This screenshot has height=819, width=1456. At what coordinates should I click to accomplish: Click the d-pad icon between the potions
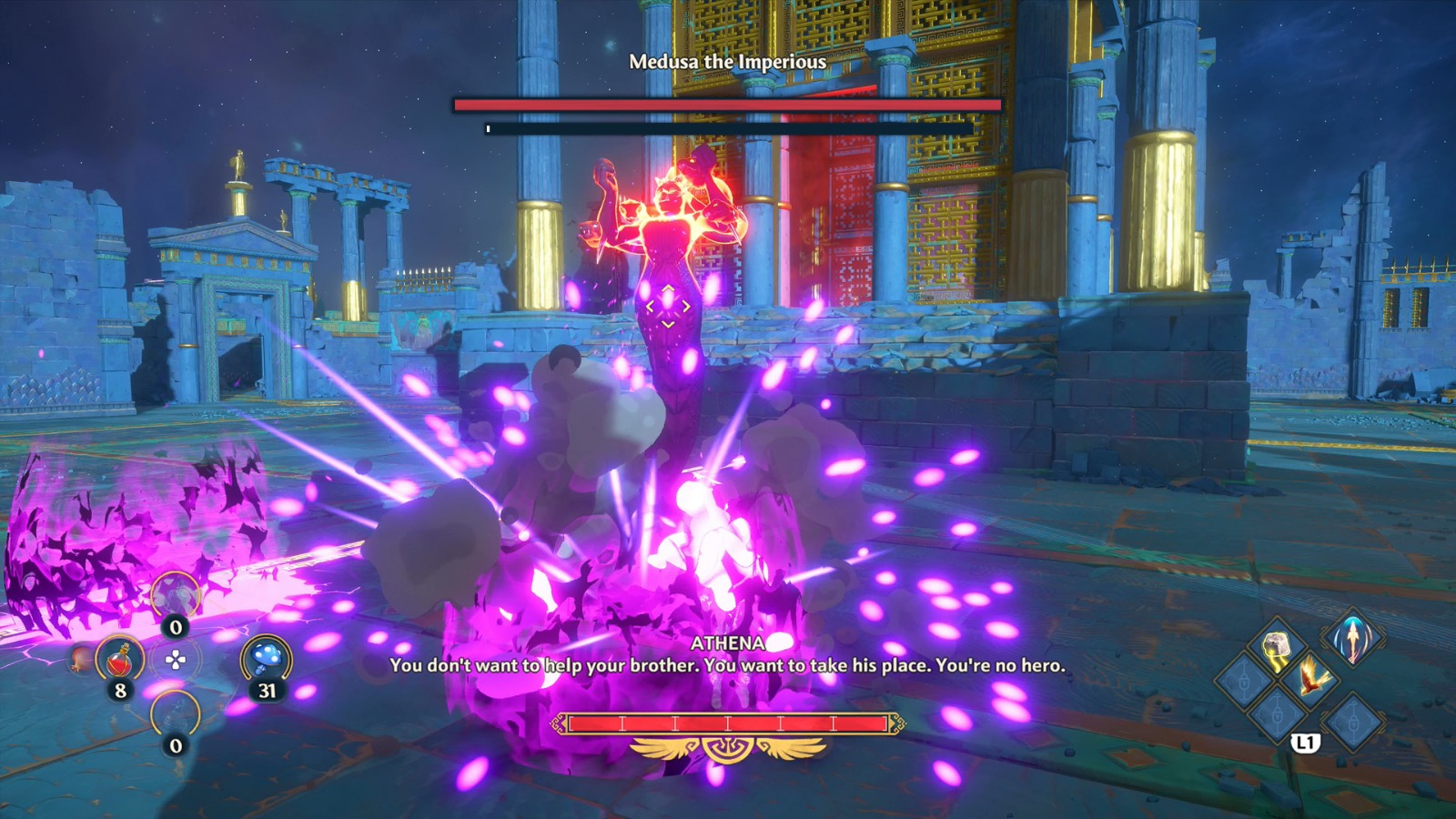point(176,660)
